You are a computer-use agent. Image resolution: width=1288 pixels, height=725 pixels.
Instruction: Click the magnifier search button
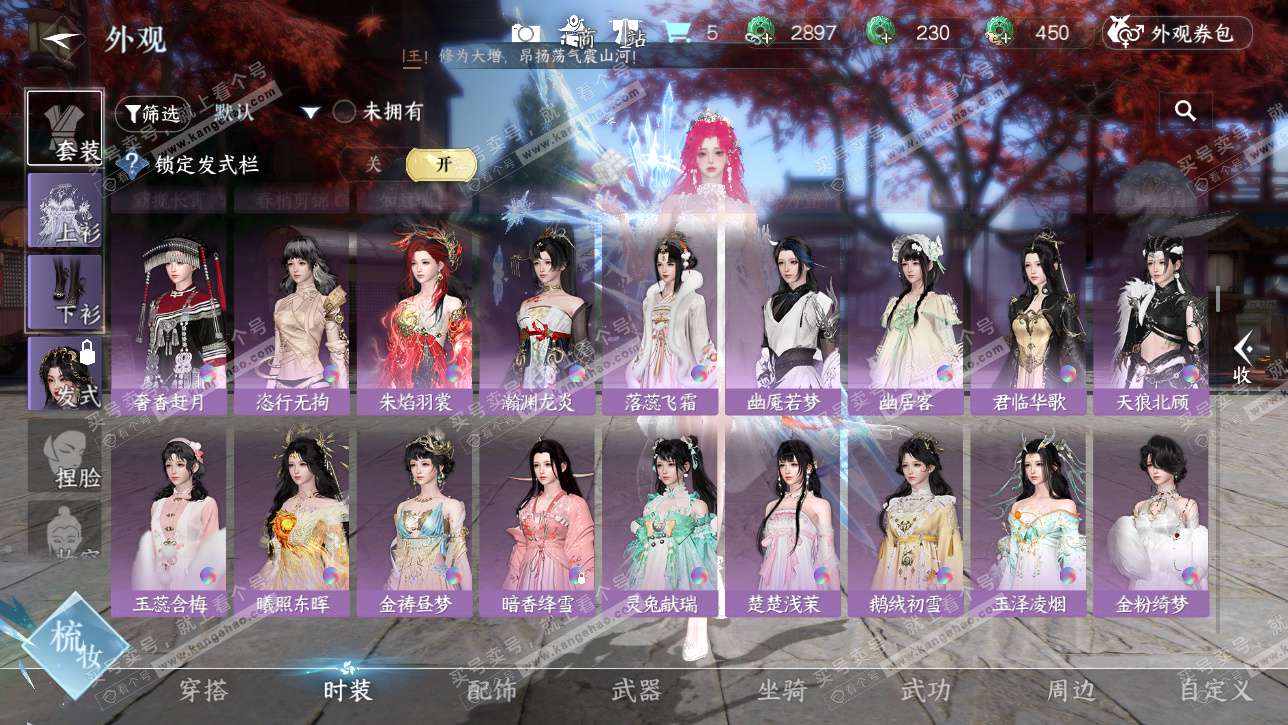coord(1185,111)
